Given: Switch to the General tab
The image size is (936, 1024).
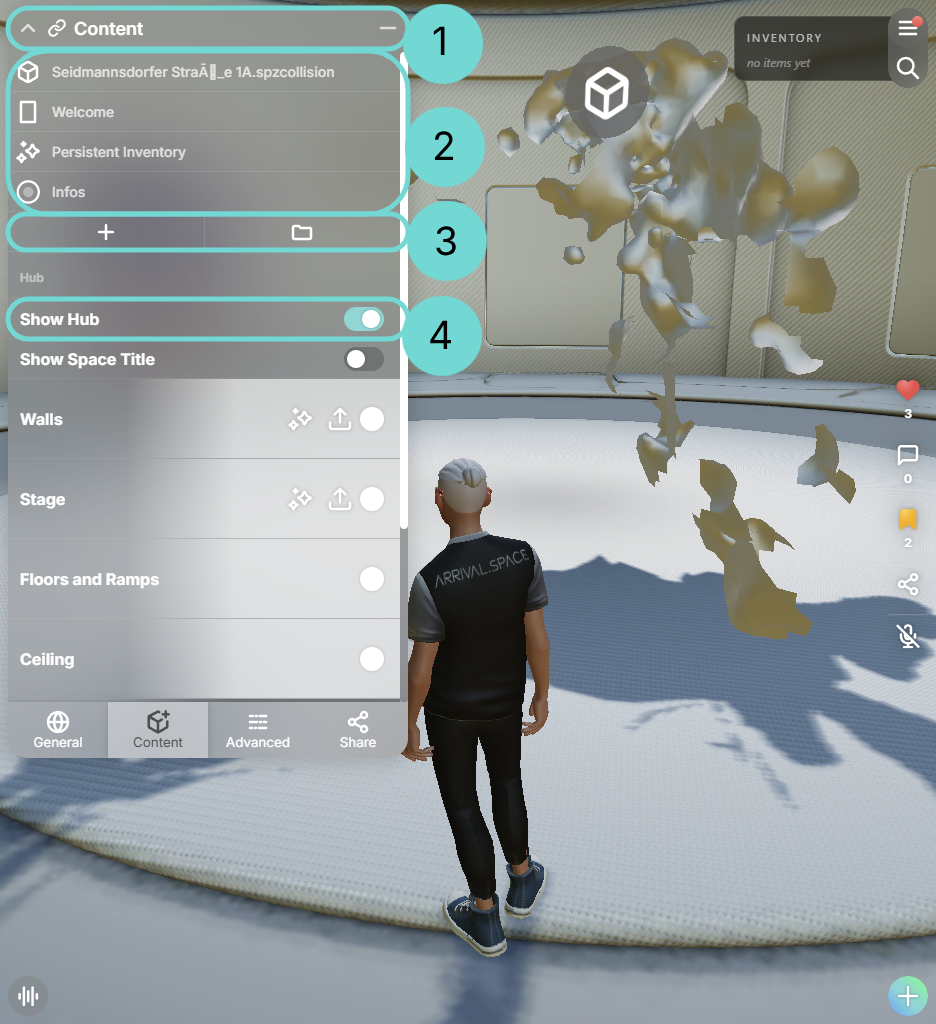Looking at the screenshot, I should pyautogui.click(x=58, y=730).
